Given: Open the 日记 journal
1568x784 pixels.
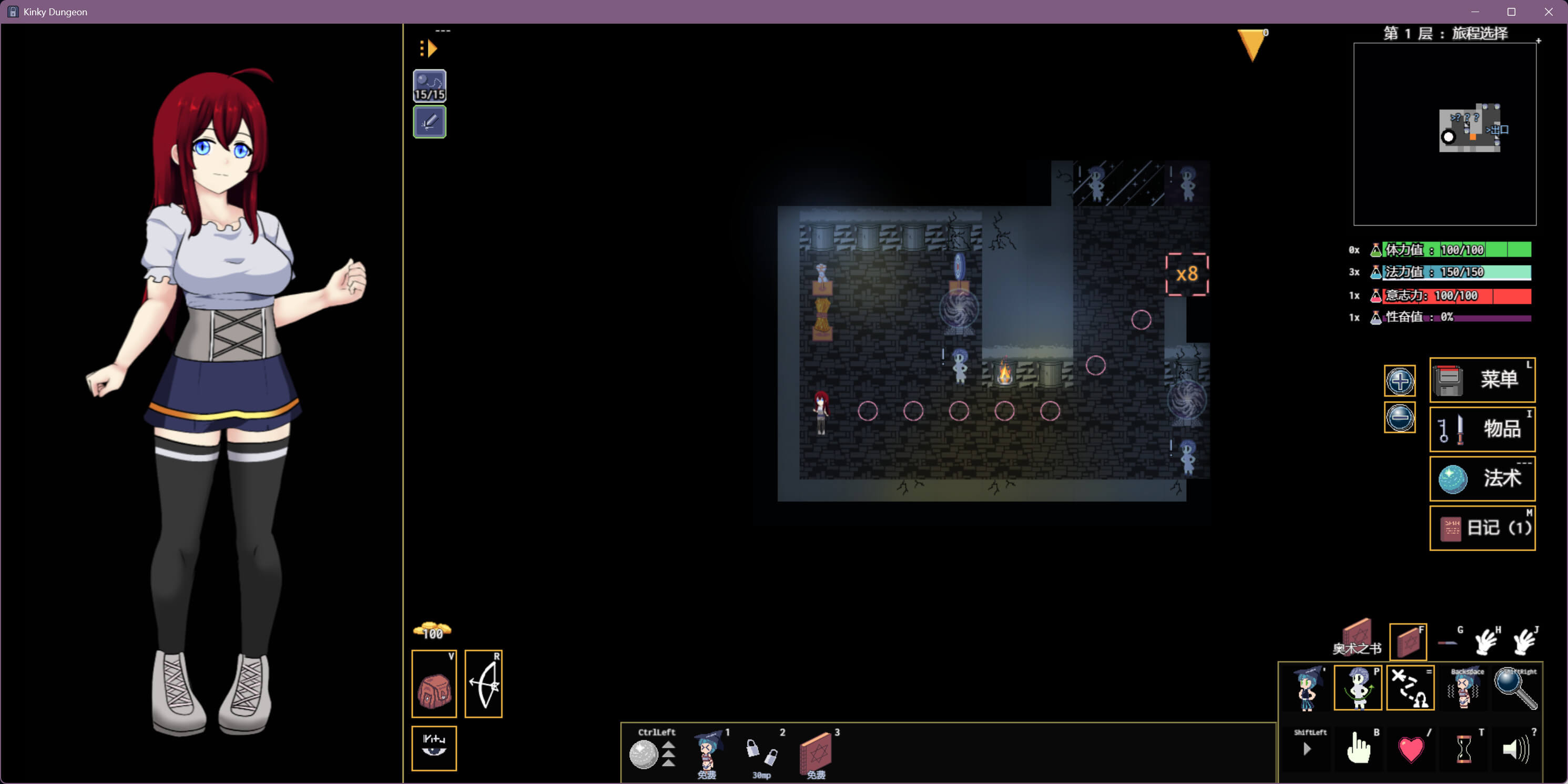Looking at the screenshot, I should (x=1482, y=528).
